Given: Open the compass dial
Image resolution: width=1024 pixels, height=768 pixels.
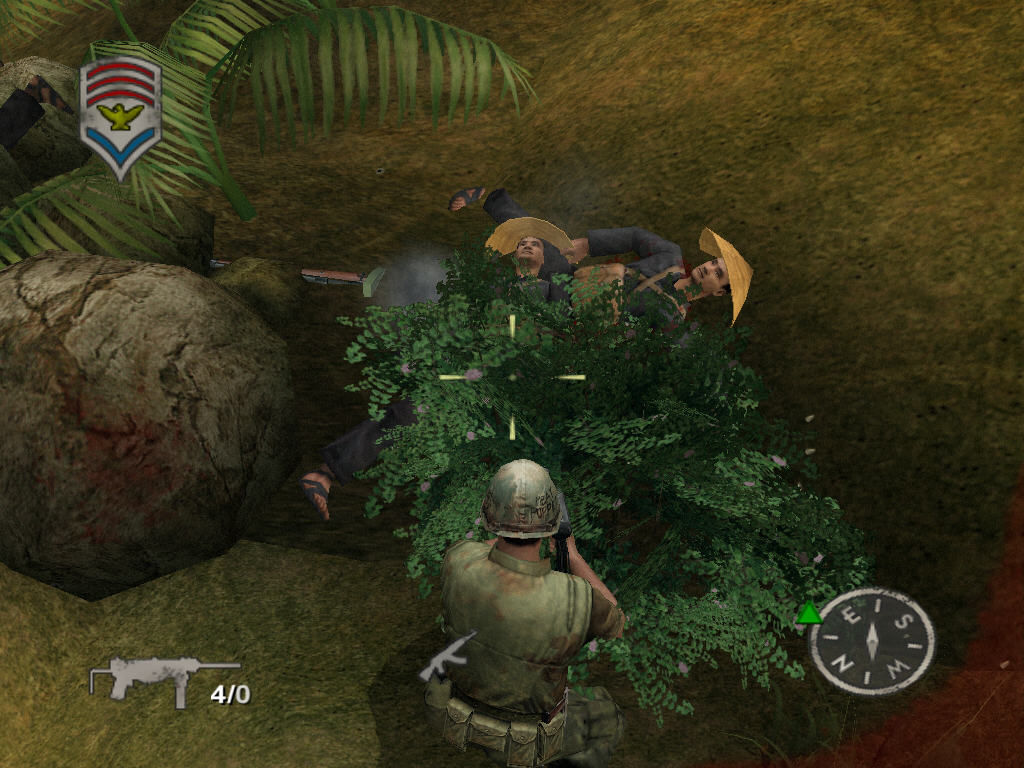Looking at the screenshot, I should coord(872,641).
